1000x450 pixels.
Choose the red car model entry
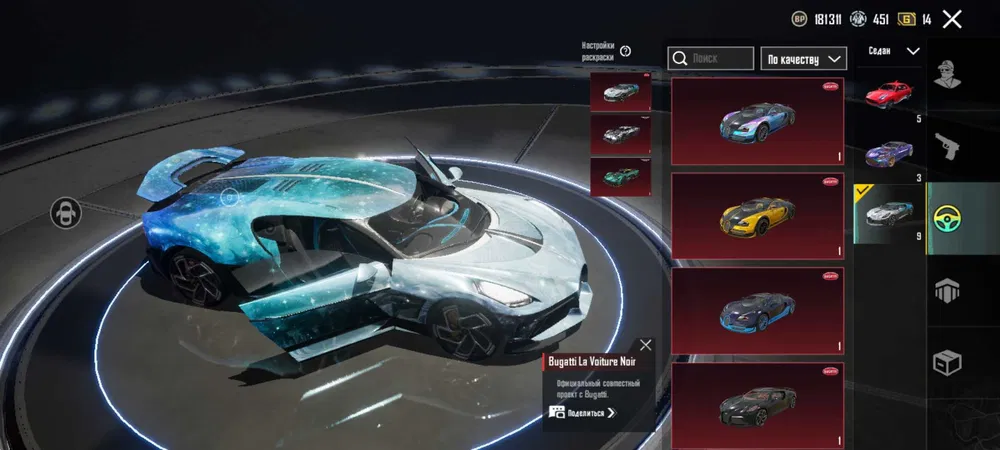pyautogui.click(x=888, y=94)
